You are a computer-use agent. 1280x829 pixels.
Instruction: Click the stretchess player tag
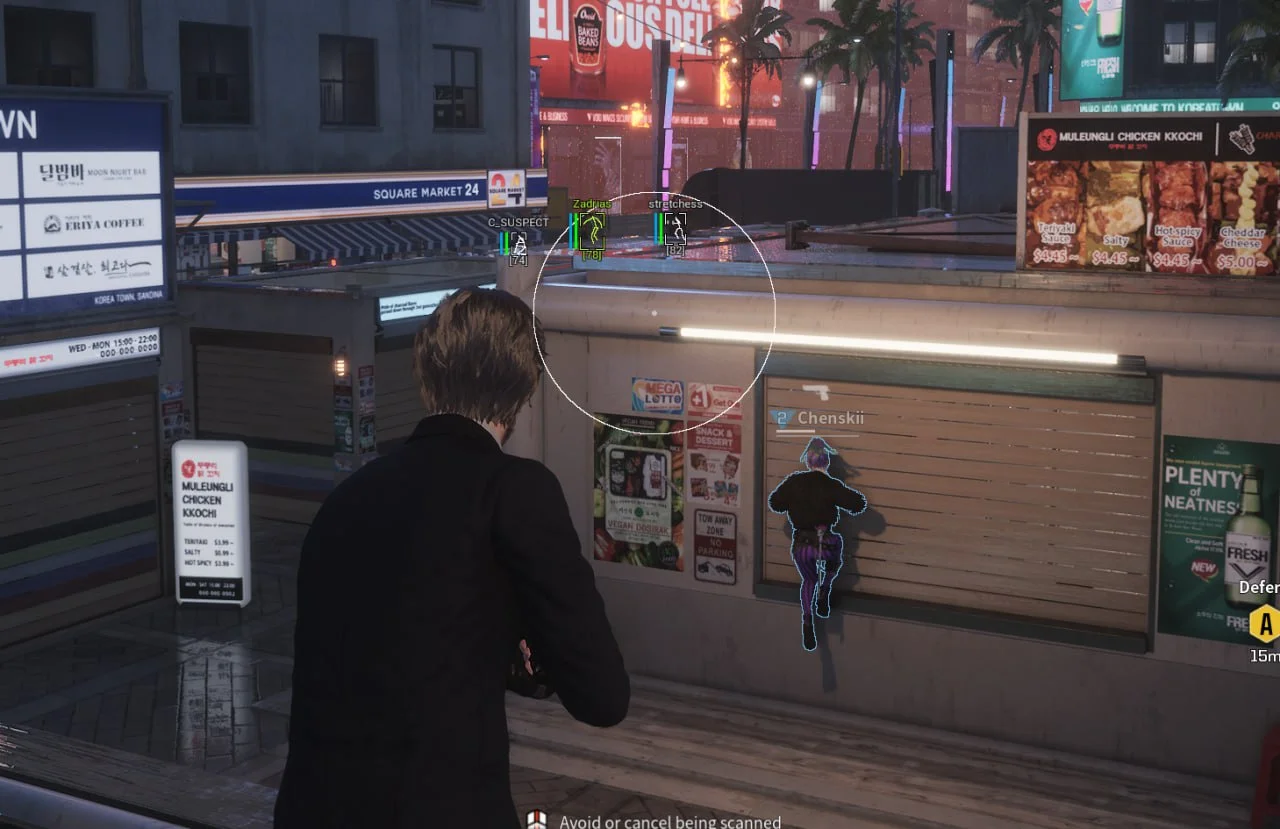[675, 204]
